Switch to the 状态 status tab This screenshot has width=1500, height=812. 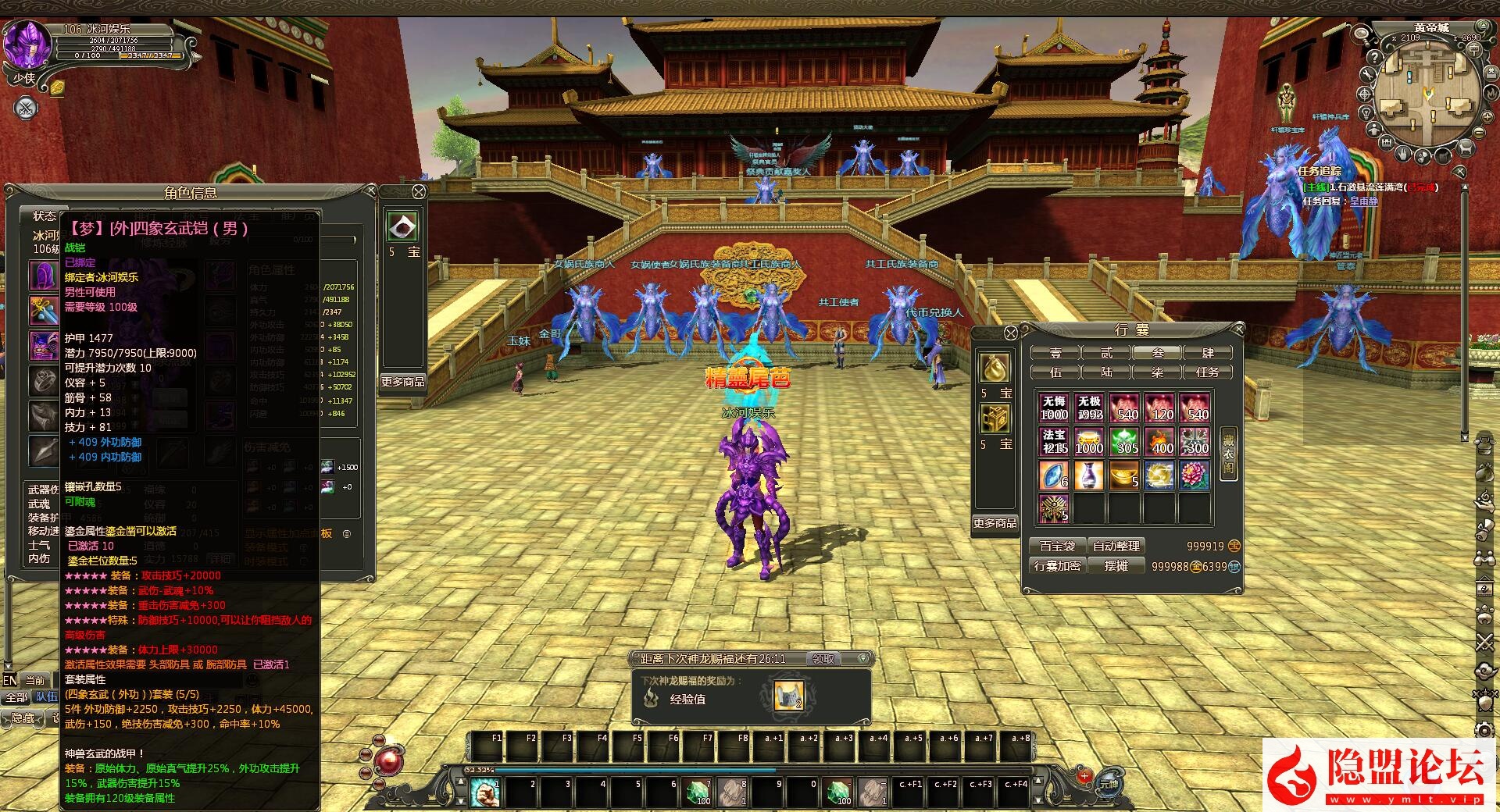44,216
